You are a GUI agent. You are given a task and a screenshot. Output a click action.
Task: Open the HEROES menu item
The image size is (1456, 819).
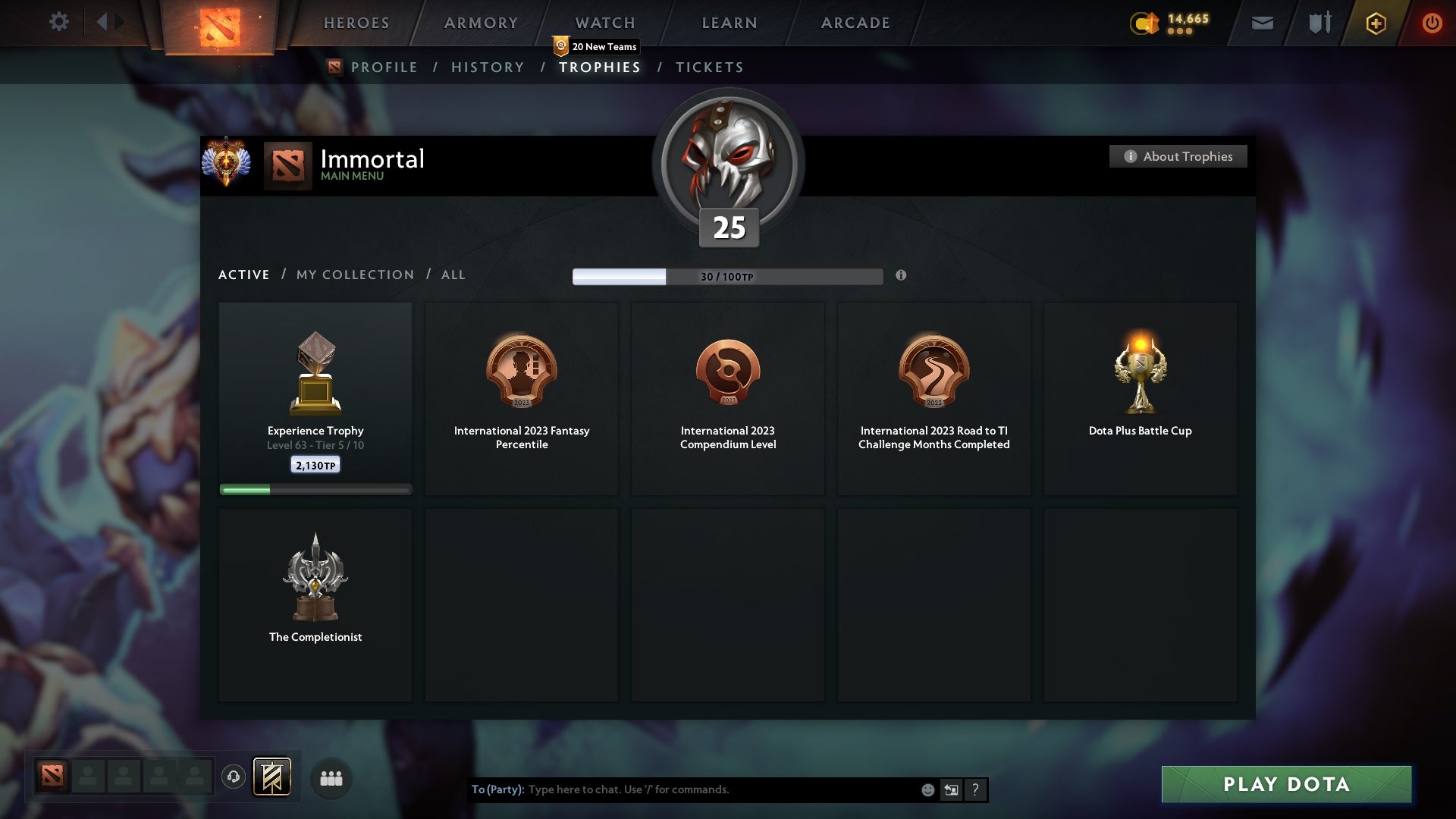pos(356,23)
